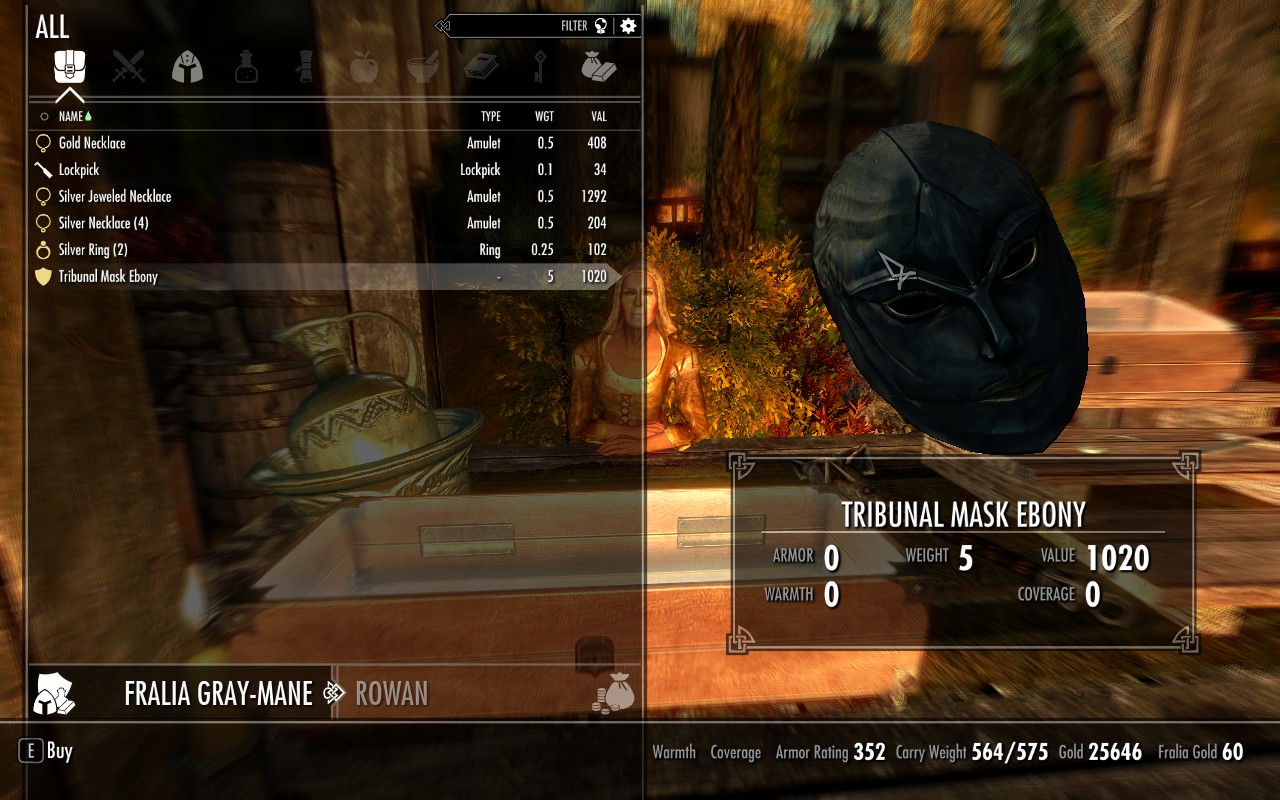Switch to the misc items category
The width and height of the screenshot is (1280, 800).
[598, 67]
